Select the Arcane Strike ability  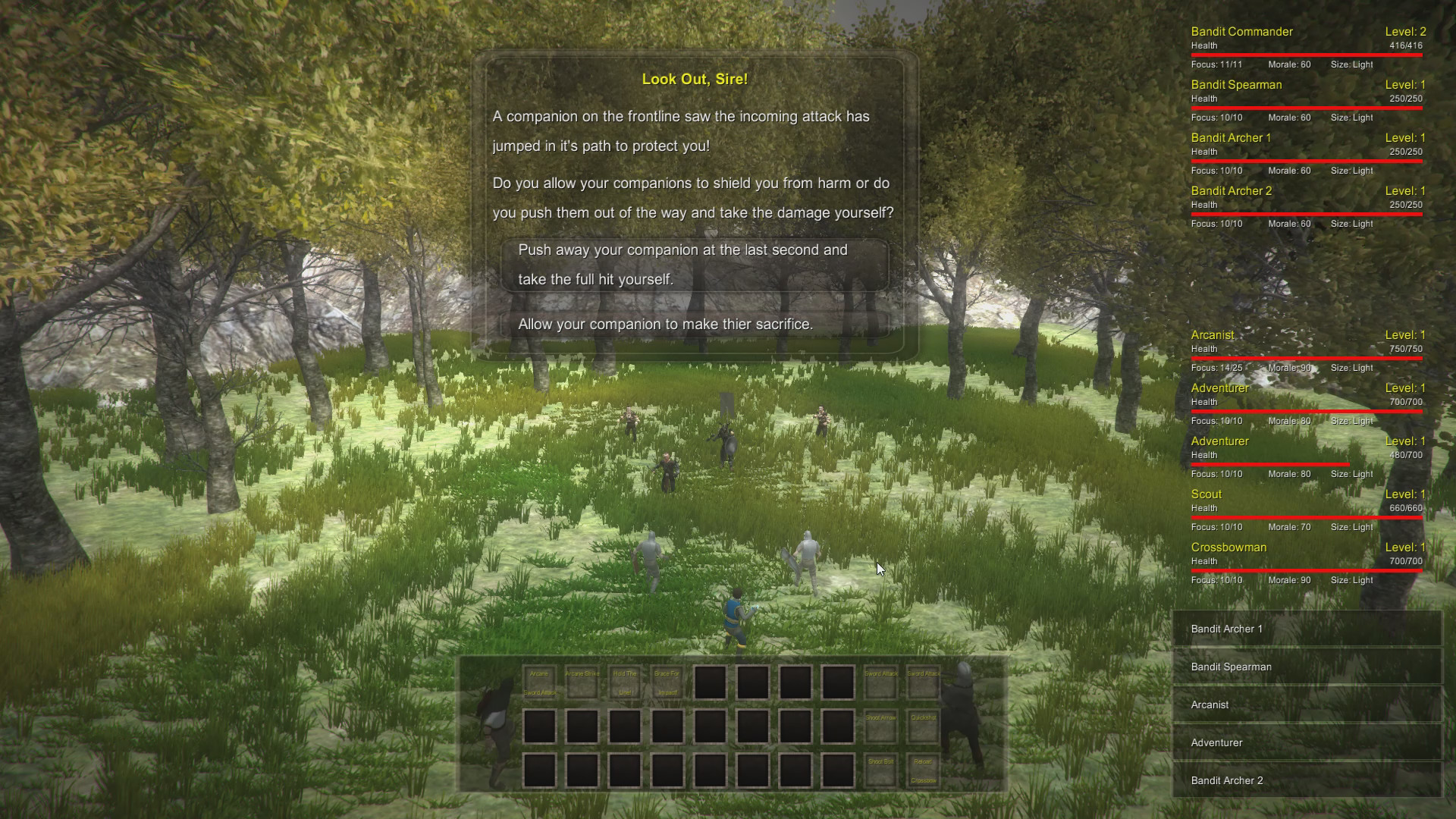click(x=582, y=681)
